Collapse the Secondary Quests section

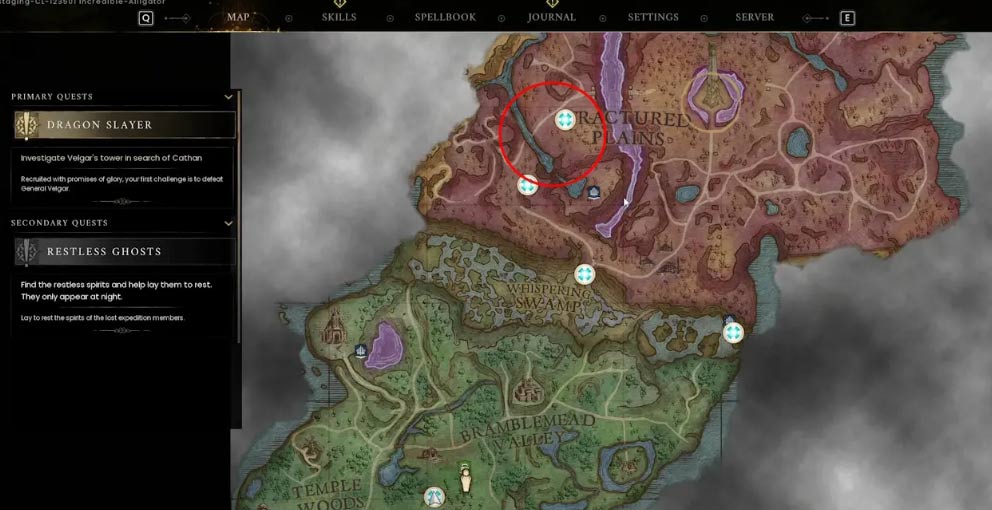(229, 223)
